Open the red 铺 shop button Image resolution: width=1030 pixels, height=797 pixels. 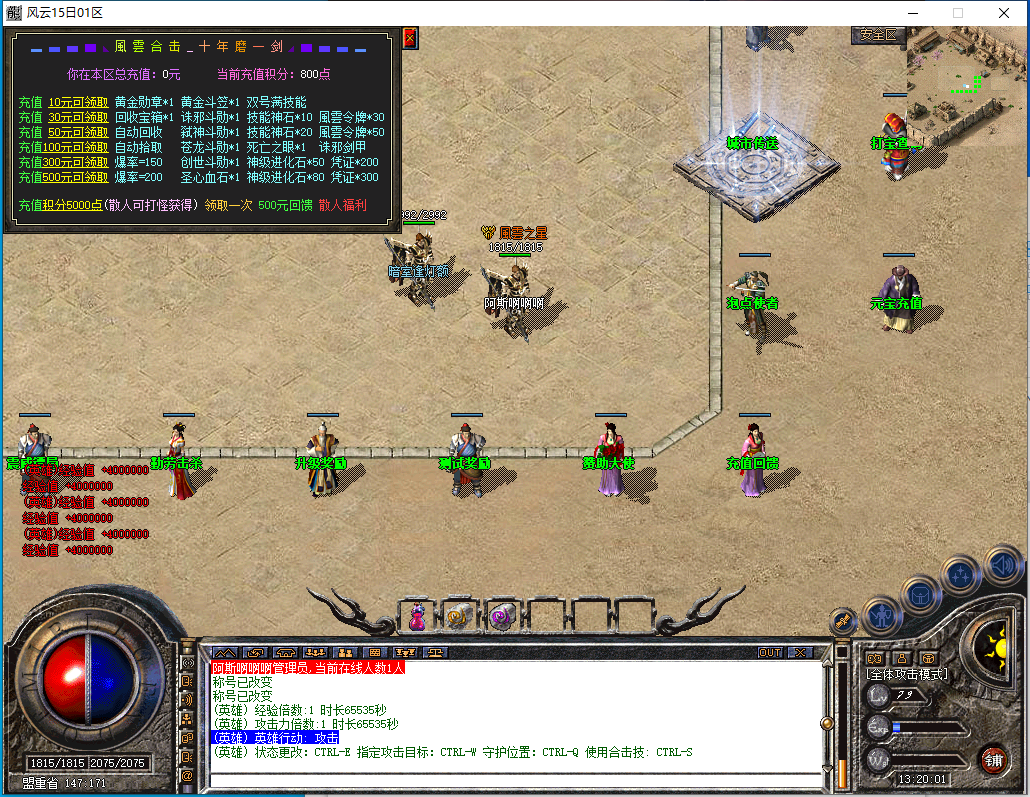(x=993, y=759)
